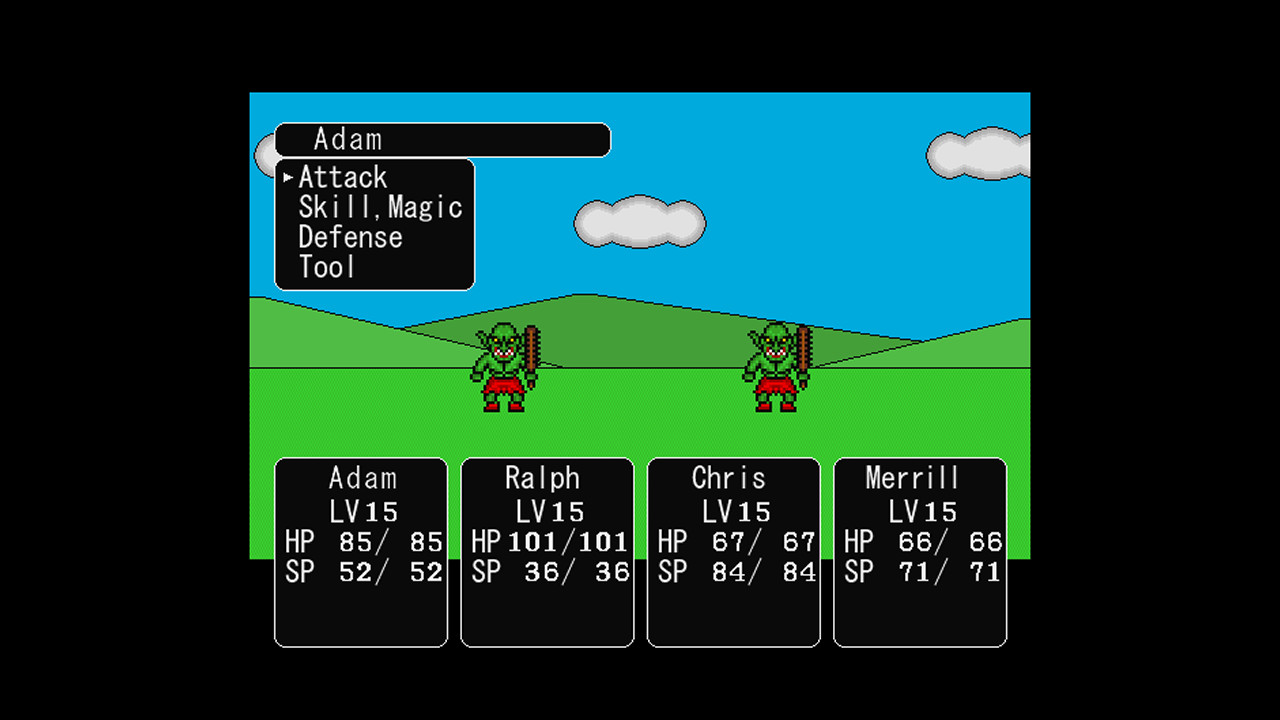Select Ralph's status panel

coord(546,550)
